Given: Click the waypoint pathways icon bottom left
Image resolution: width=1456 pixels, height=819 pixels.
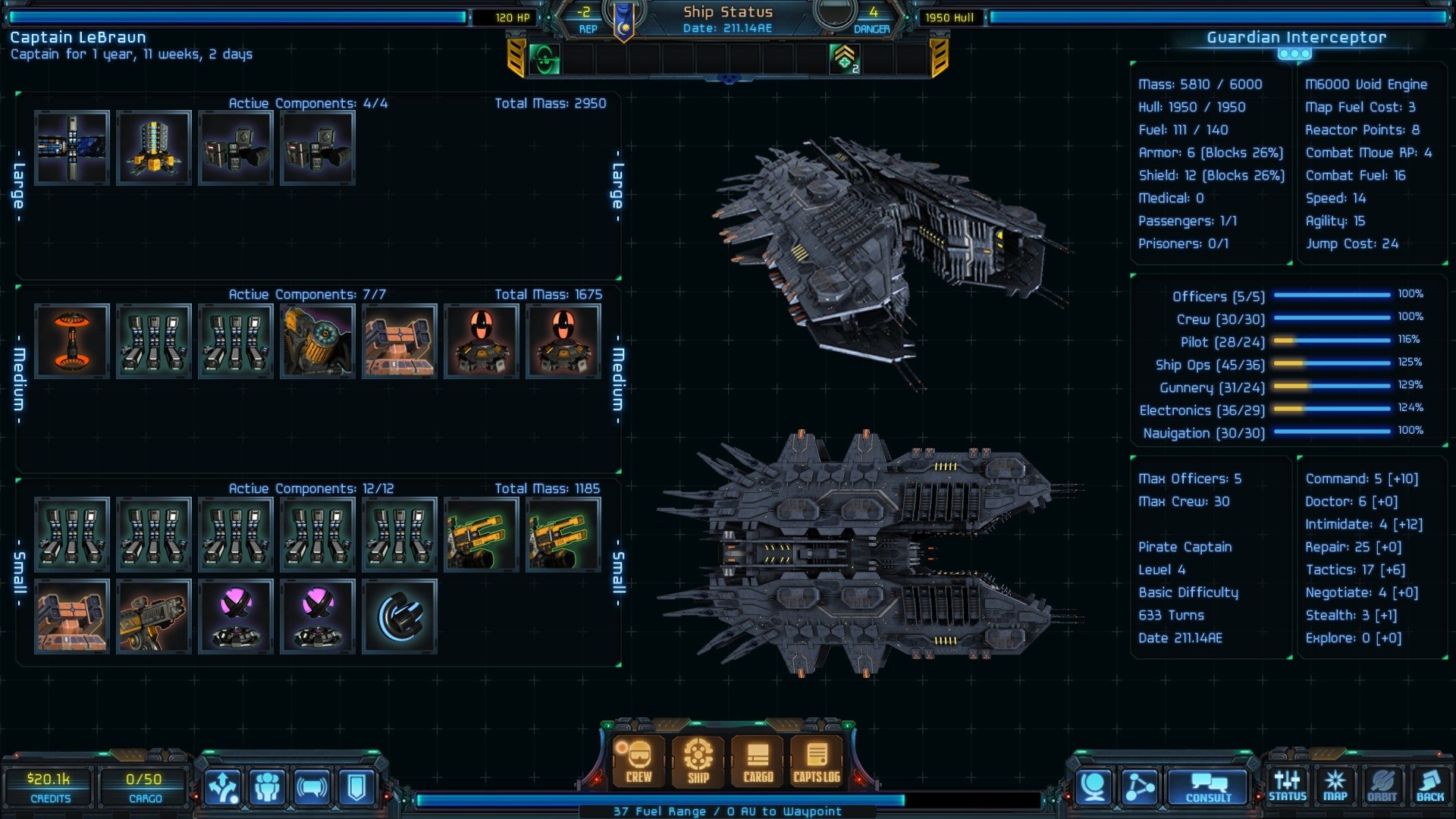Looking at the screenshot, I should tap(222, 785).
